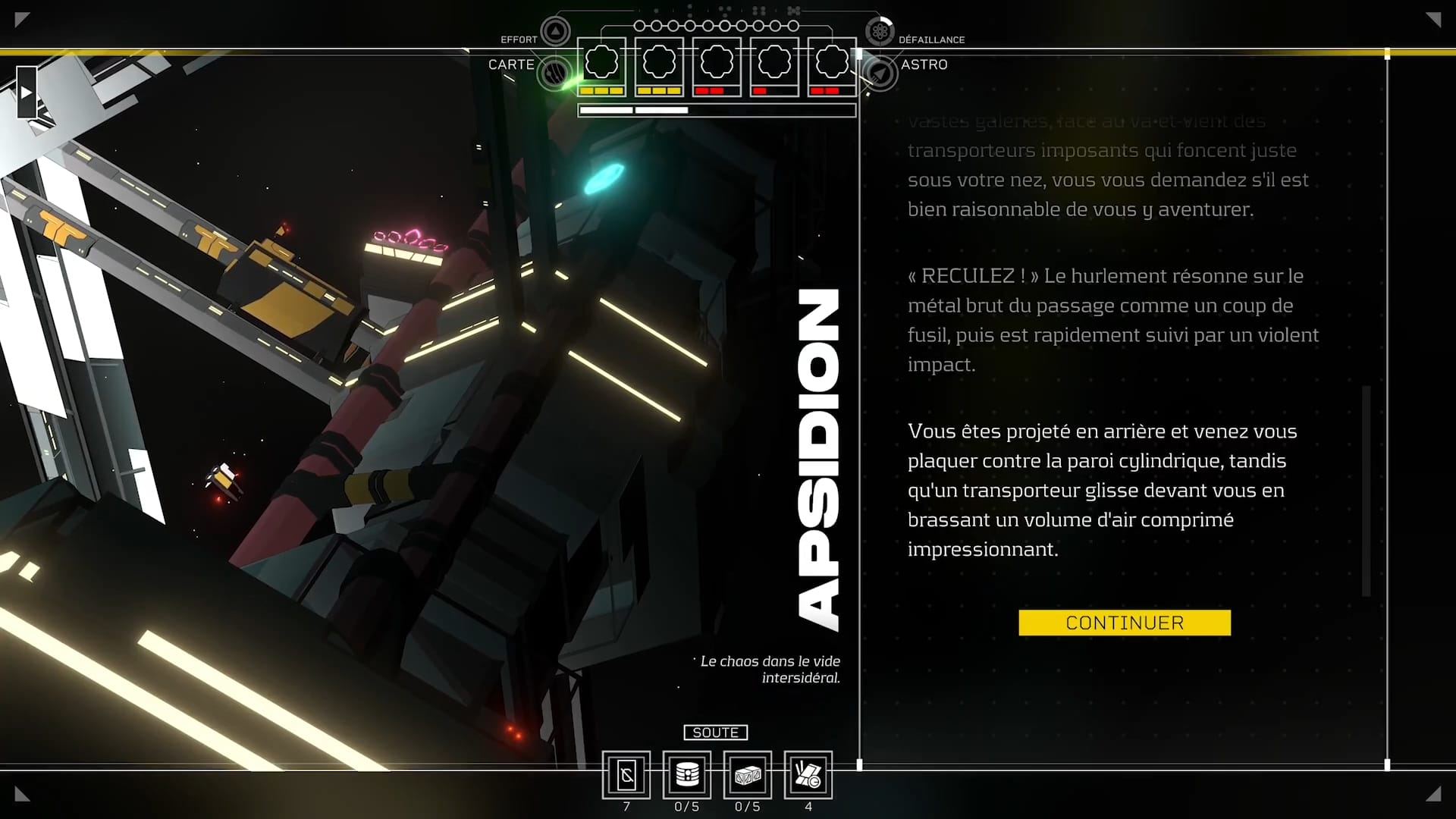Select the supply crates cargo slot
This screenshot has width=1456, height=819.
[748, 775]
